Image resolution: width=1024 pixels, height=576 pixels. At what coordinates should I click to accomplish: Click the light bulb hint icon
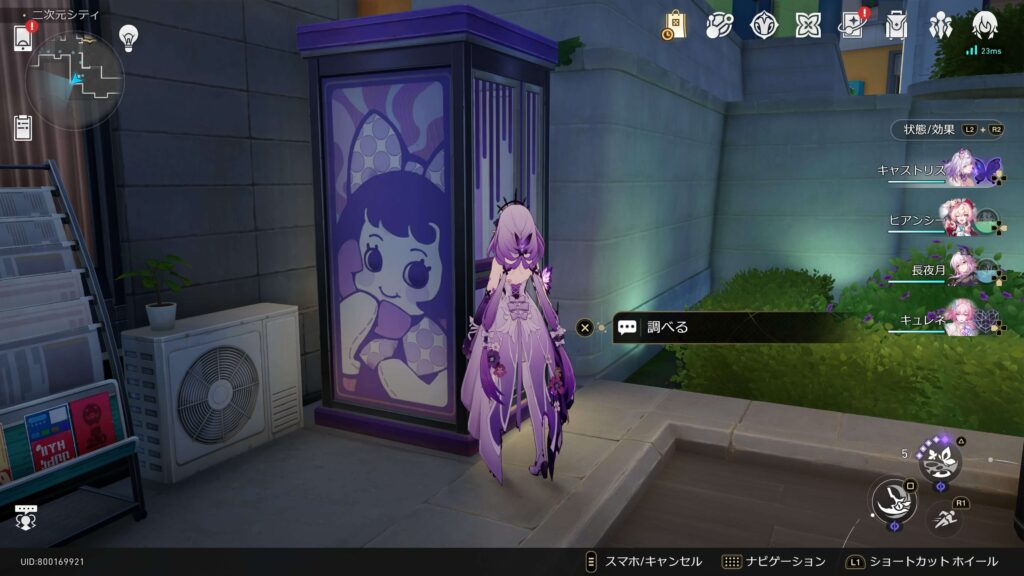(128, 38)
